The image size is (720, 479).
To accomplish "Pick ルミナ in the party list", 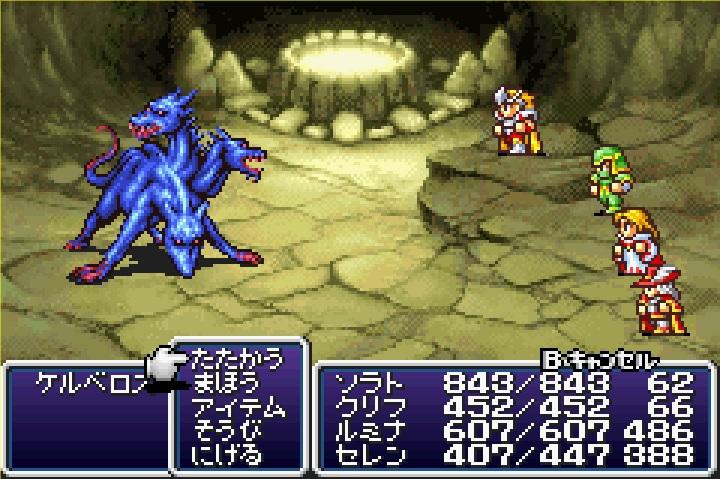I will click(510, 432).
